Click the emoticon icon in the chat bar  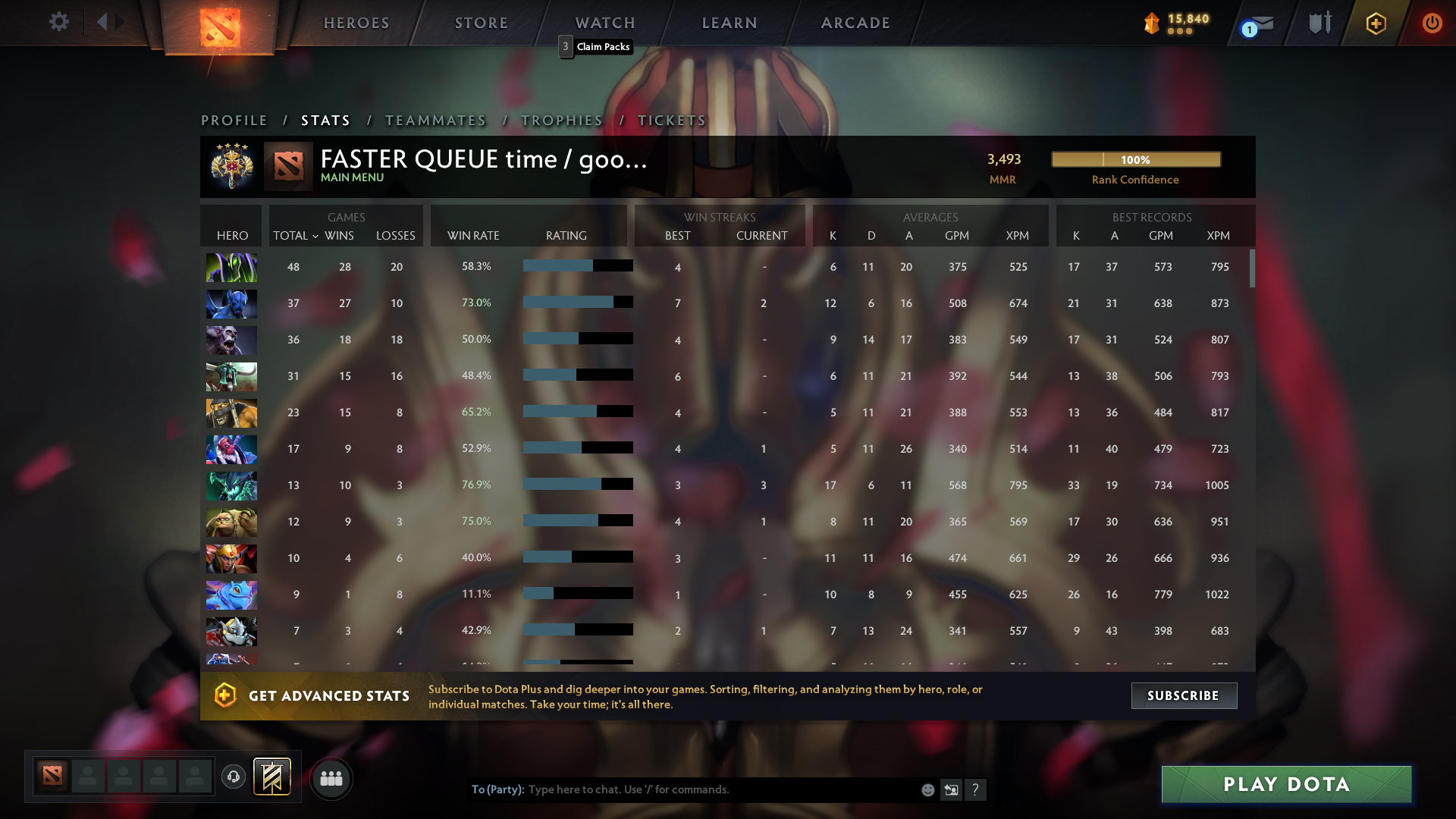pos(927,789)
